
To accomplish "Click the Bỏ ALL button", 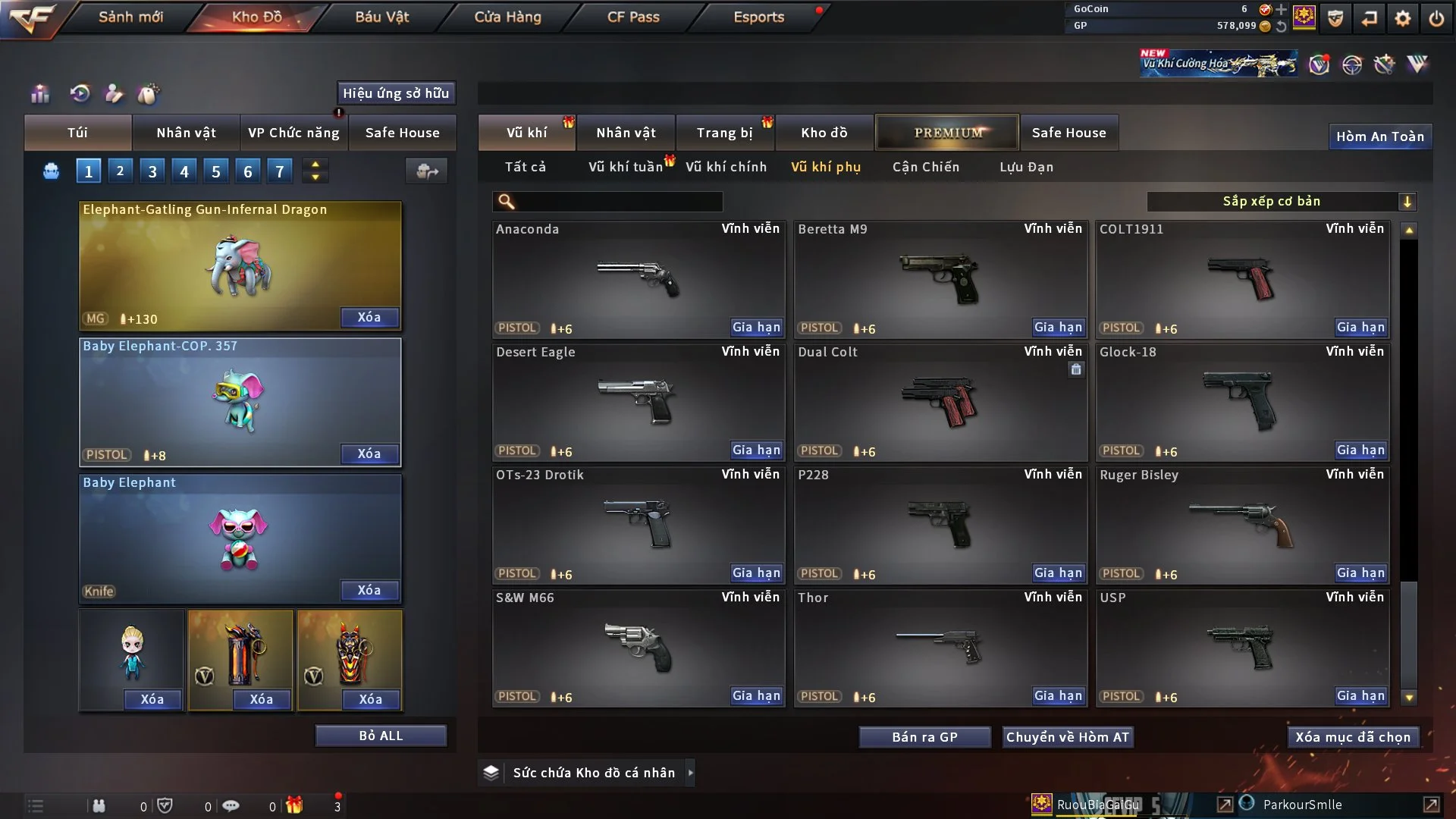I will coord(381,736).
